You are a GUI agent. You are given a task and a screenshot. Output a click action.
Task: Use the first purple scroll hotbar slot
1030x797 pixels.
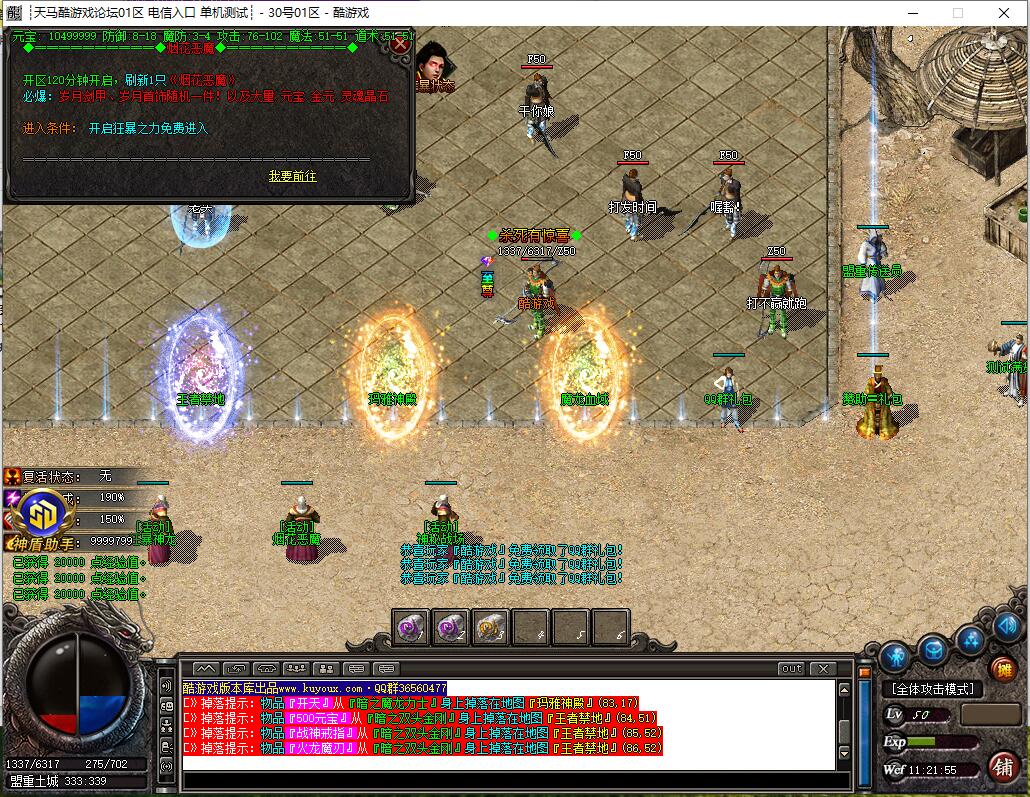coord(411,627)
